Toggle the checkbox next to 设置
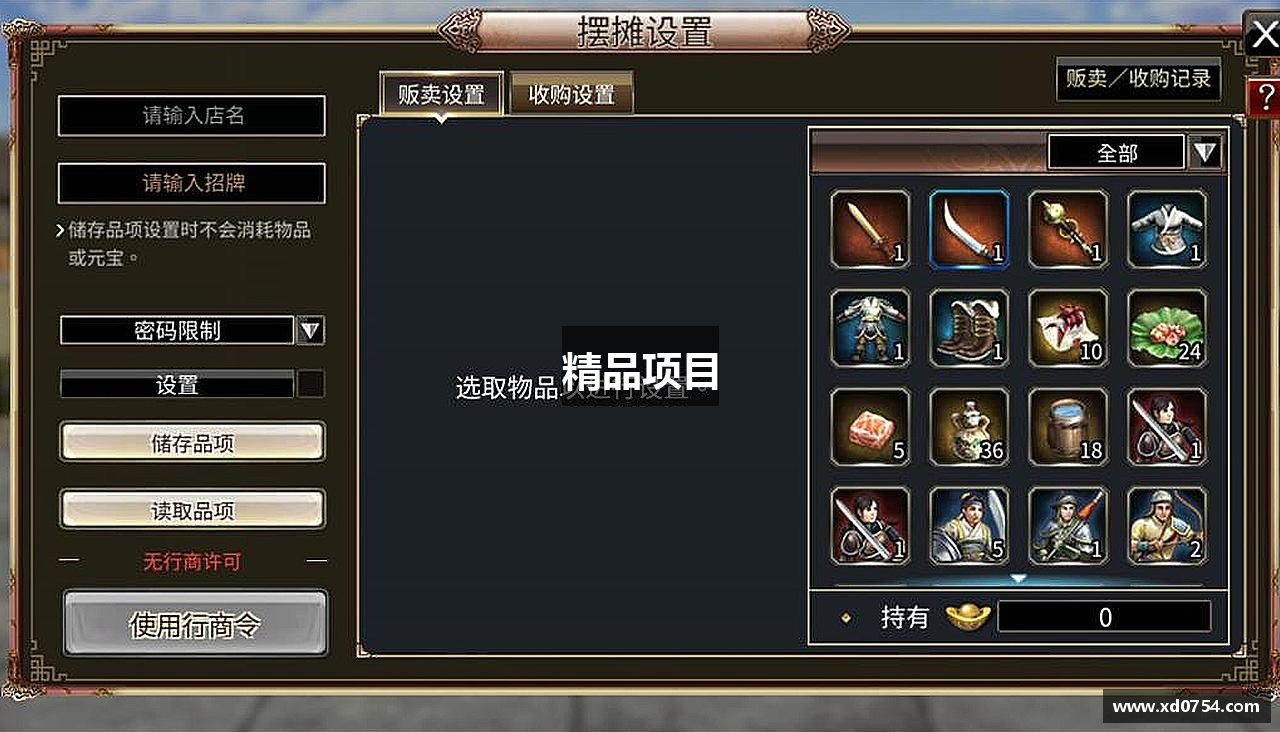1280x732 pixels. (311, 384)
